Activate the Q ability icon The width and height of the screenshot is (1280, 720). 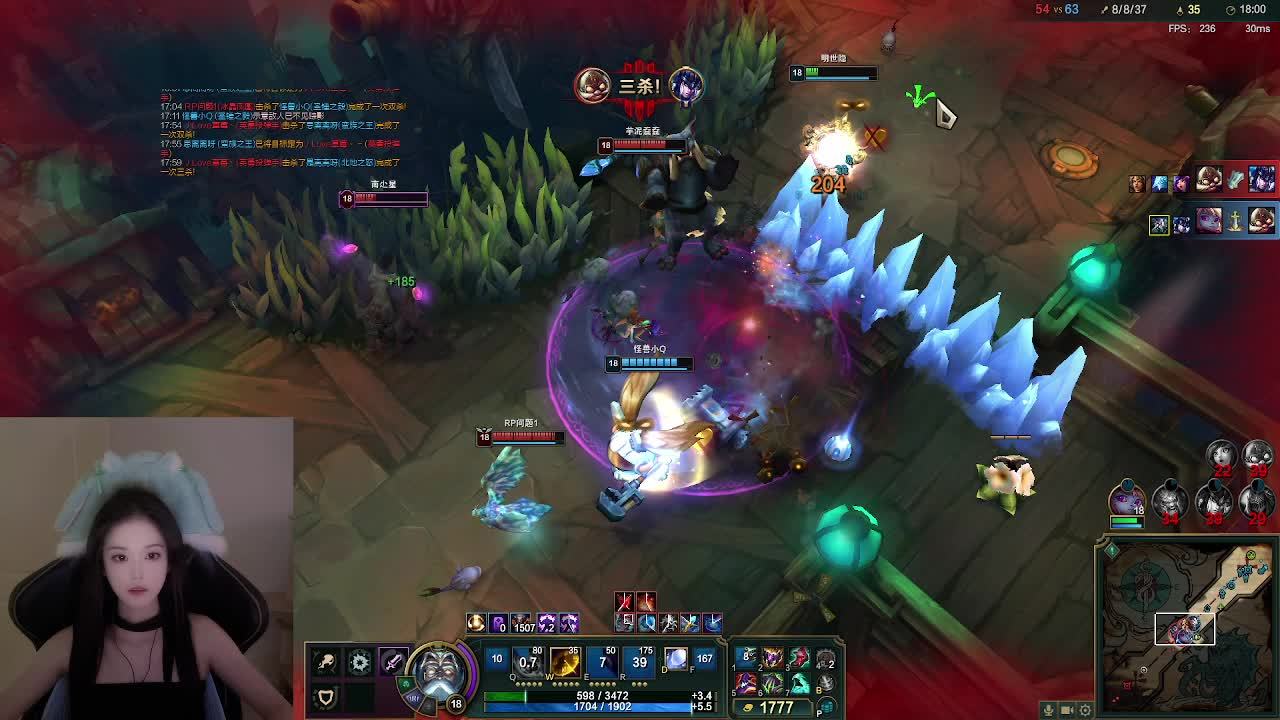527,661
